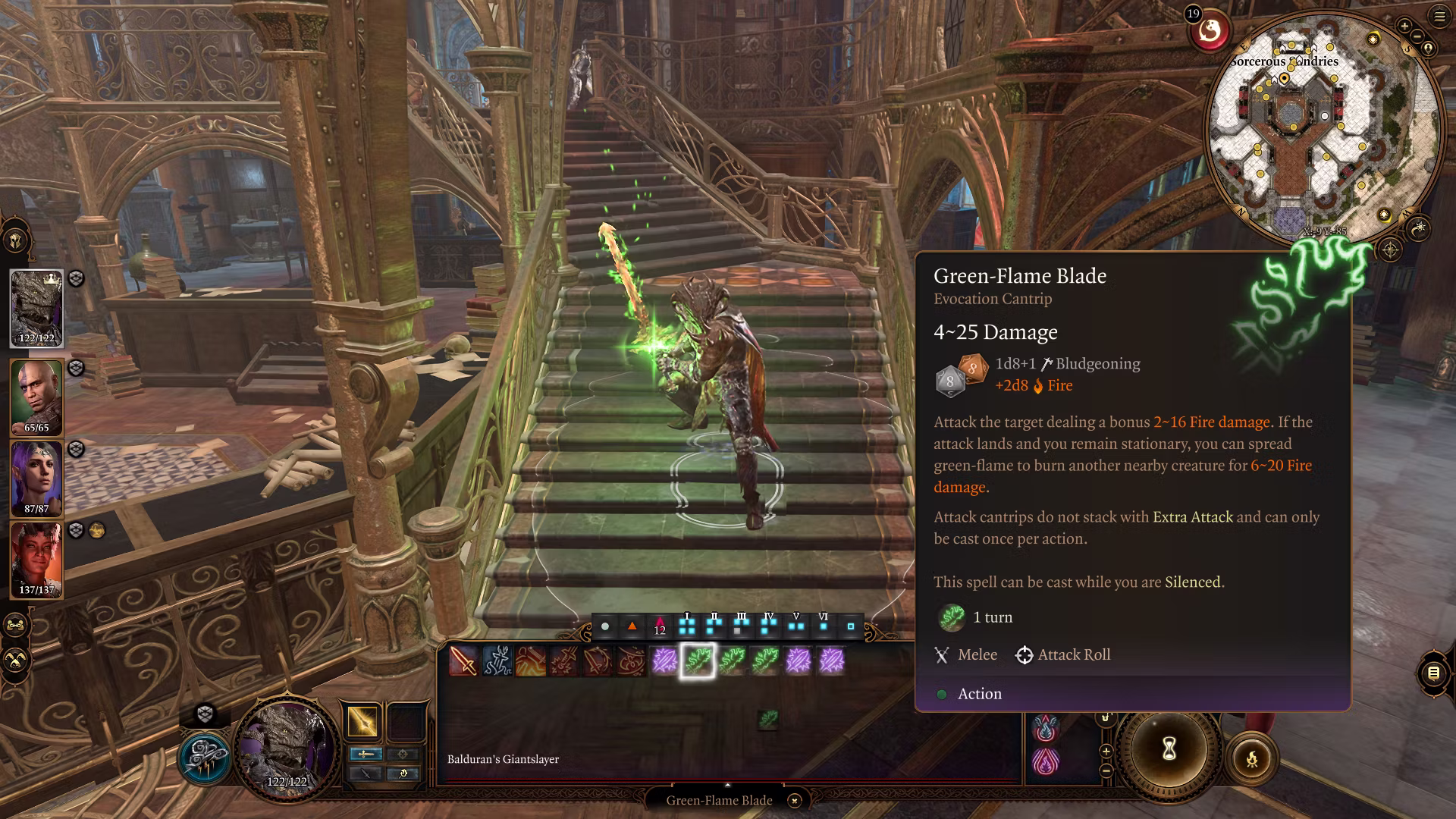Open the hamburger game menu
Viewport: 1456px width, 819px height.
tap(1440, 16)
